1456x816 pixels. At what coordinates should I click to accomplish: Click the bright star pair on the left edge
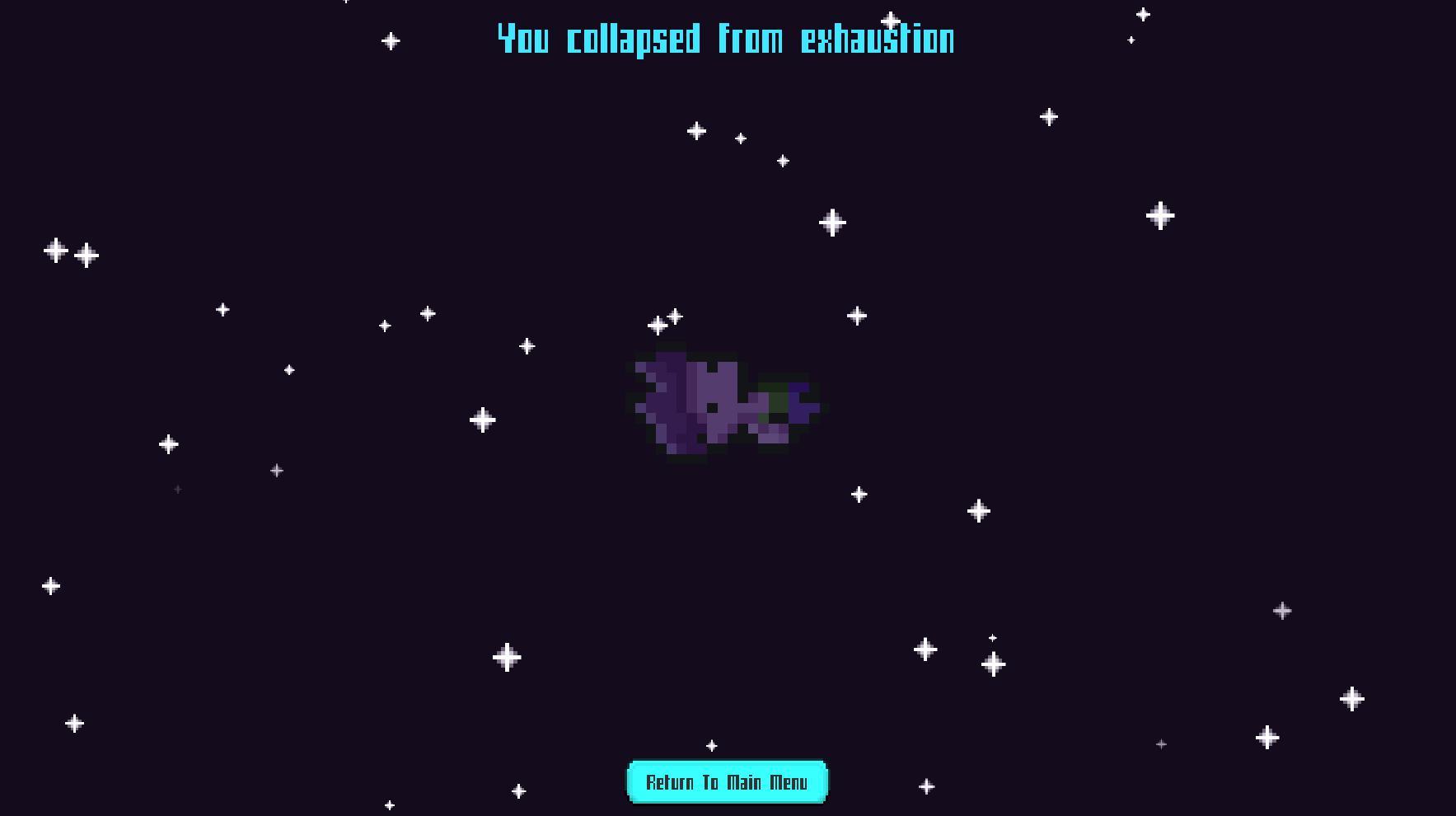(x=70, y=253)
